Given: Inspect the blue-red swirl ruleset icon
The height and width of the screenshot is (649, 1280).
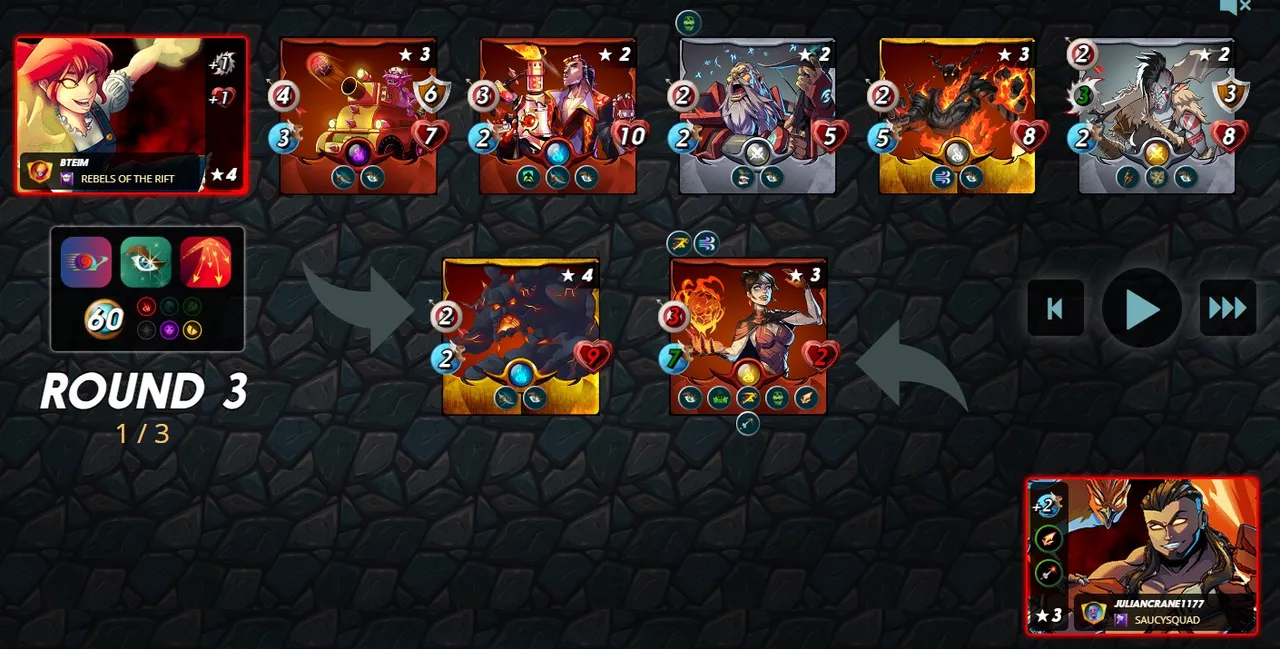Looking at the screenshot, I should pyautogui.click(x=86, y=262).
